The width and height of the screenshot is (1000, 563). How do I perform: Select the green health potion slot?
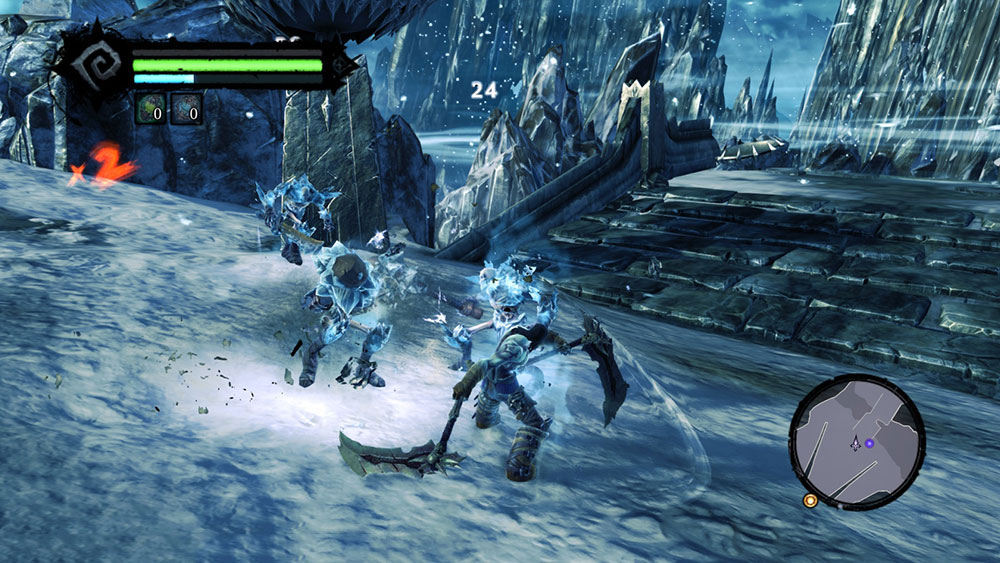coord(150,109)
